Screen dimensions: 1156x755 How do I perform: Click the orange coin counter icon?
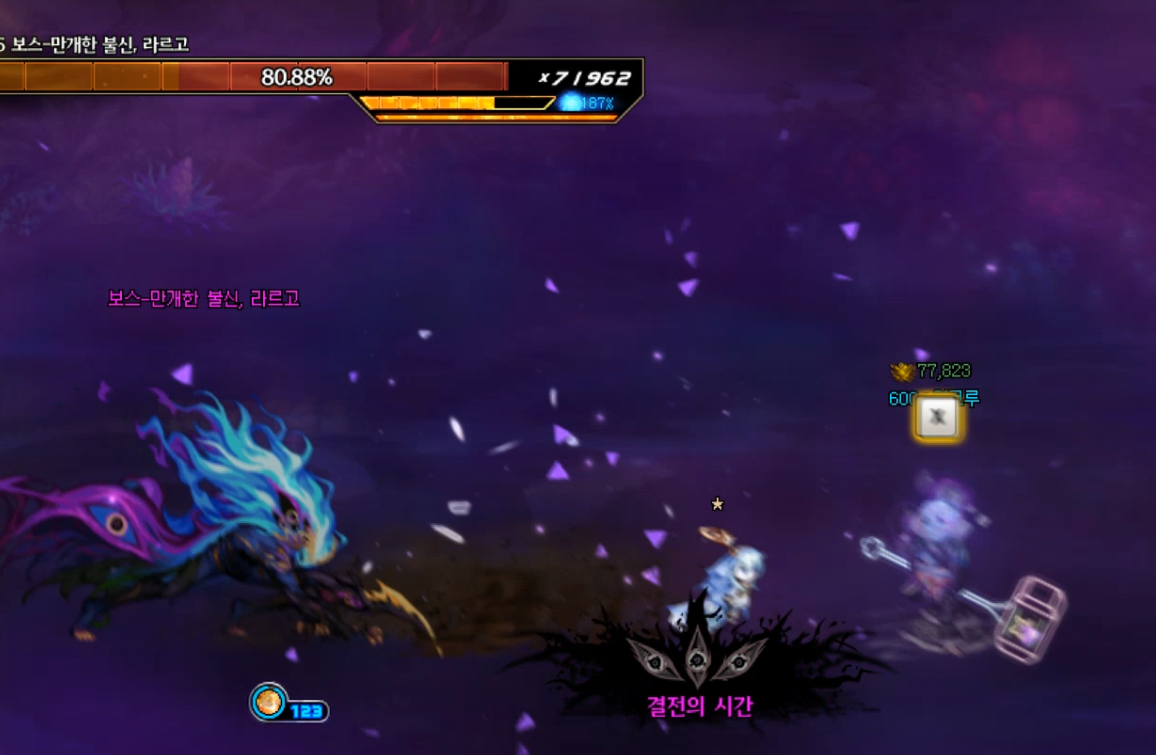click(268, 702)
